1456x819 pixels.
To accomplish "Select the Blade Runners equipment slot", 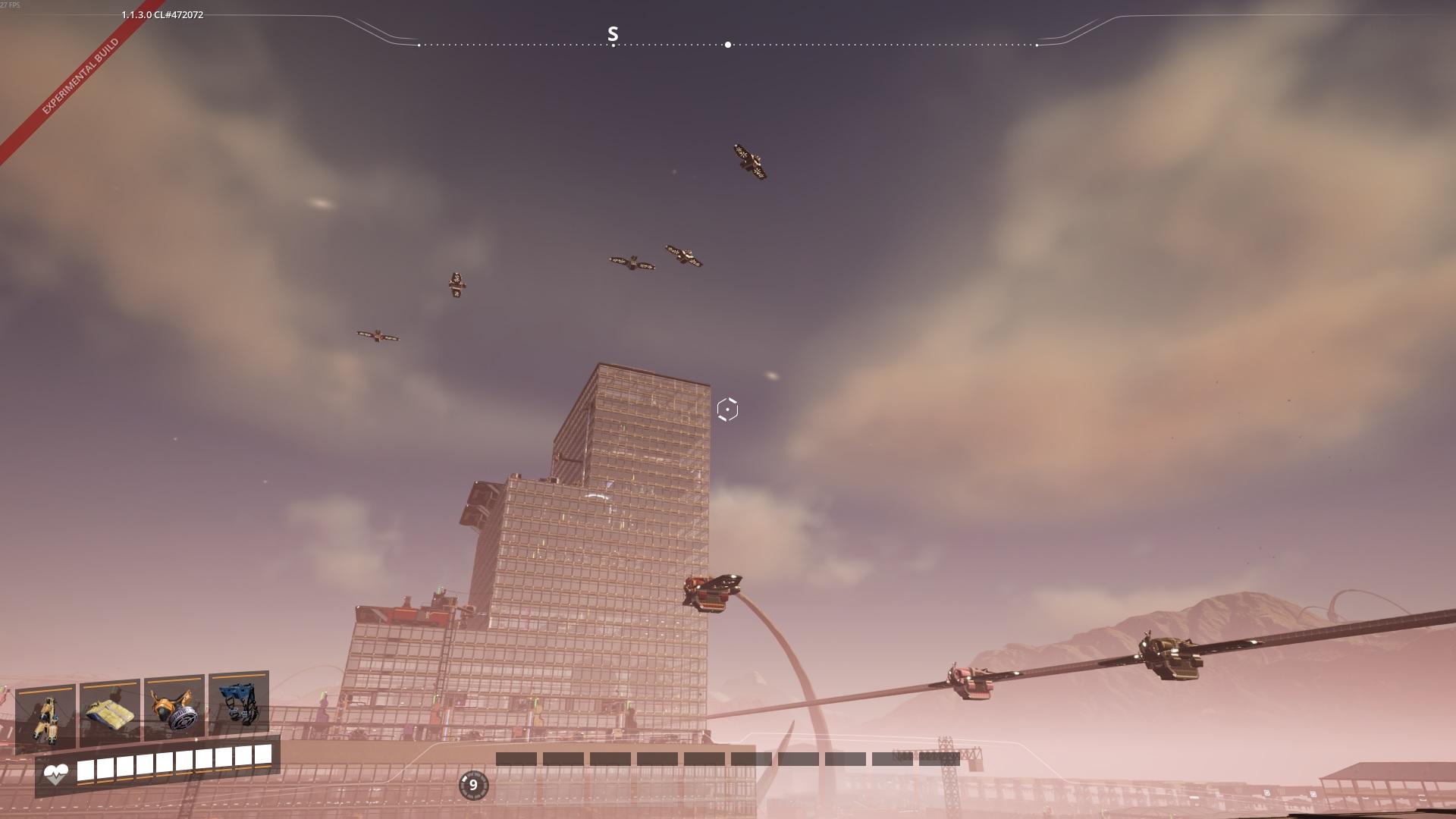I will [45, 717].
